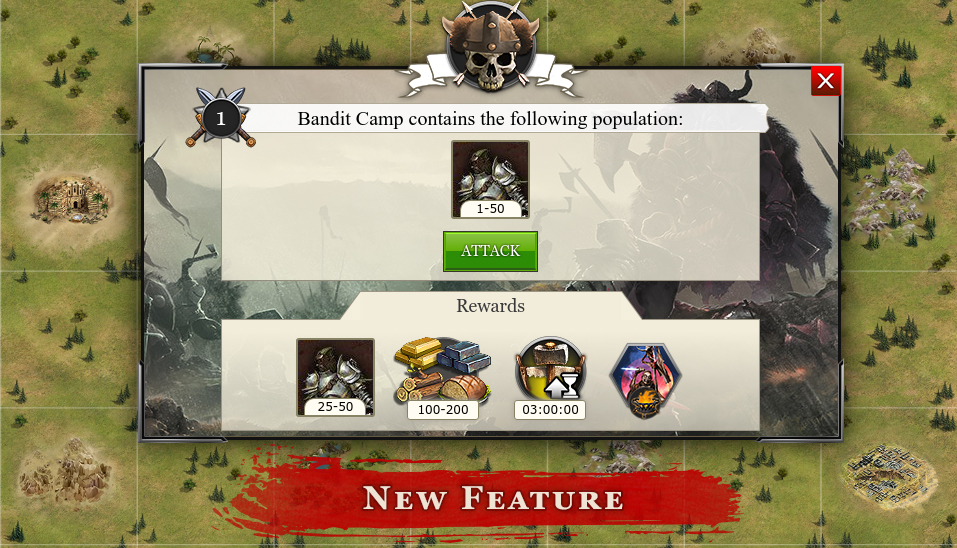Image resolution: width=957 pixels, height=548 pixels.
Task: Open the hexagonal bonfire reward icon
Action: [646, 380]
